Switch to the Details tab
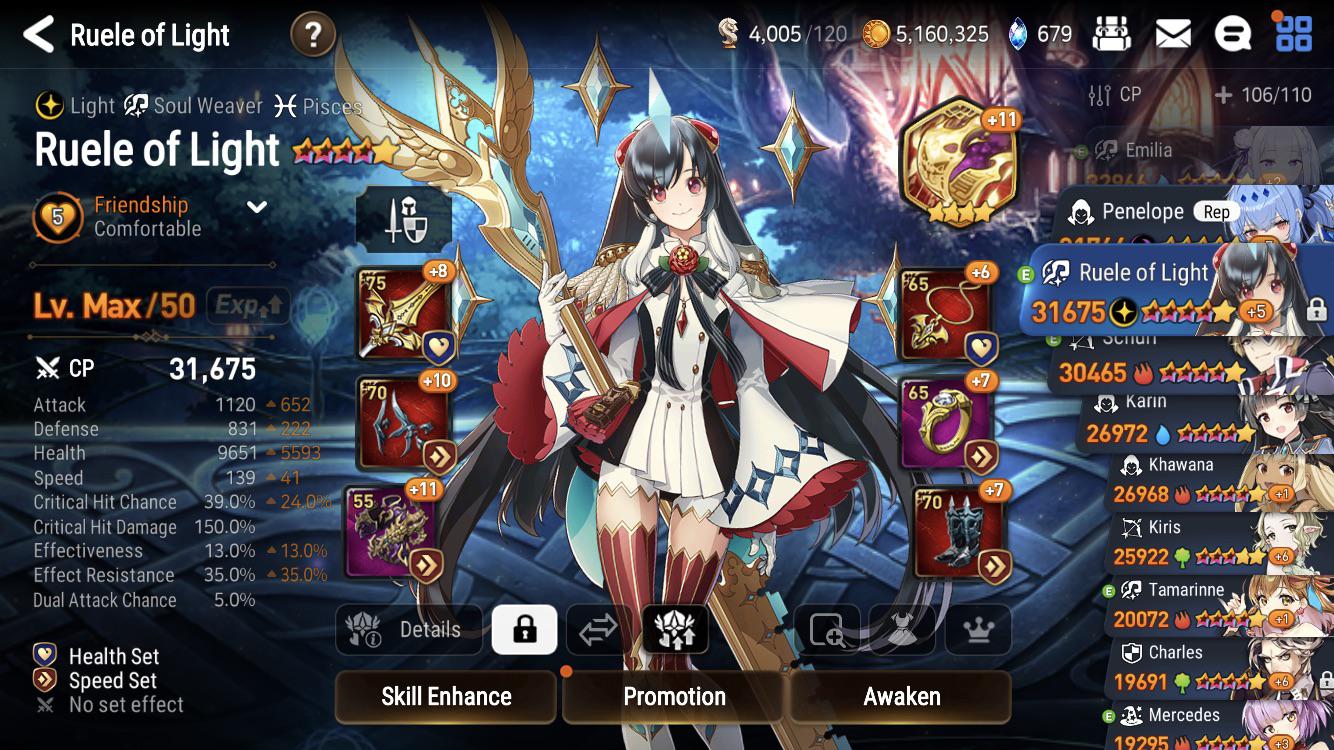Screen dimensions: 1334x750 pyautogui.click(x=409, y=630)
